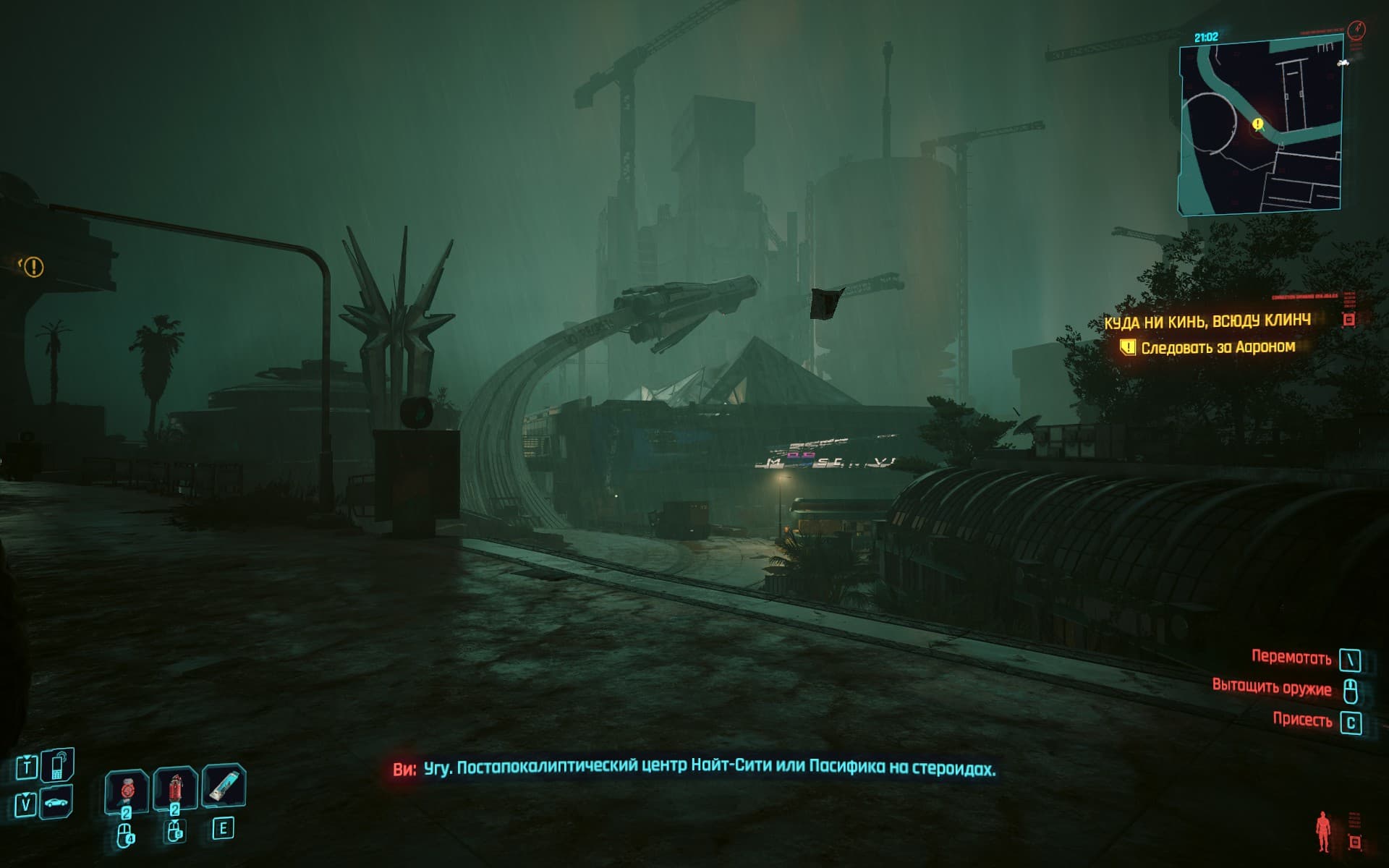Image resolution: width=1389 pixels, height=868 pixels.
Task: Click the compass icon above the minimap
Action: (1356, 29)
